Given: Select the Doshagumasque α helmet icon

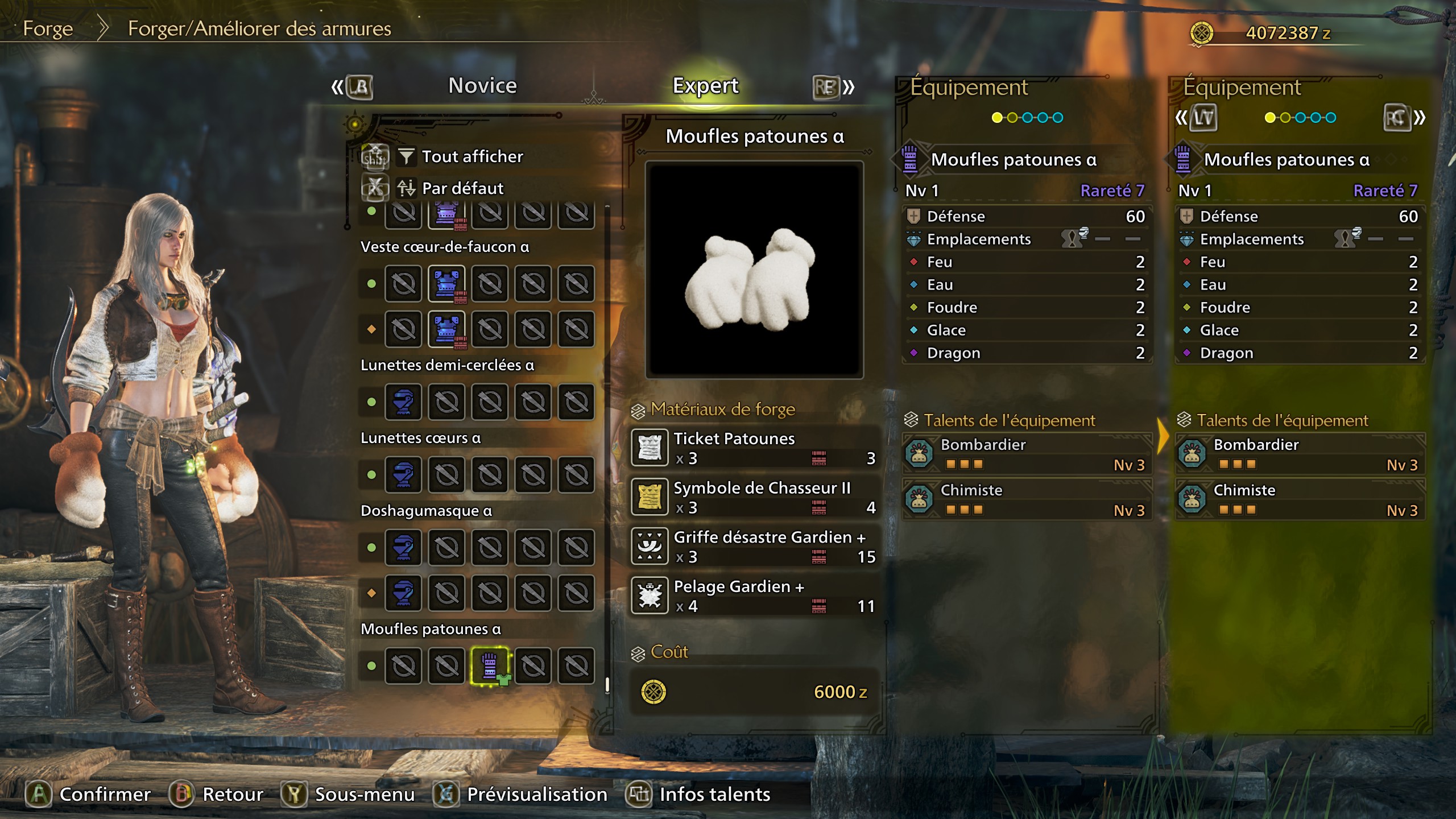Looking at the screenshot, I should point(403,548).
